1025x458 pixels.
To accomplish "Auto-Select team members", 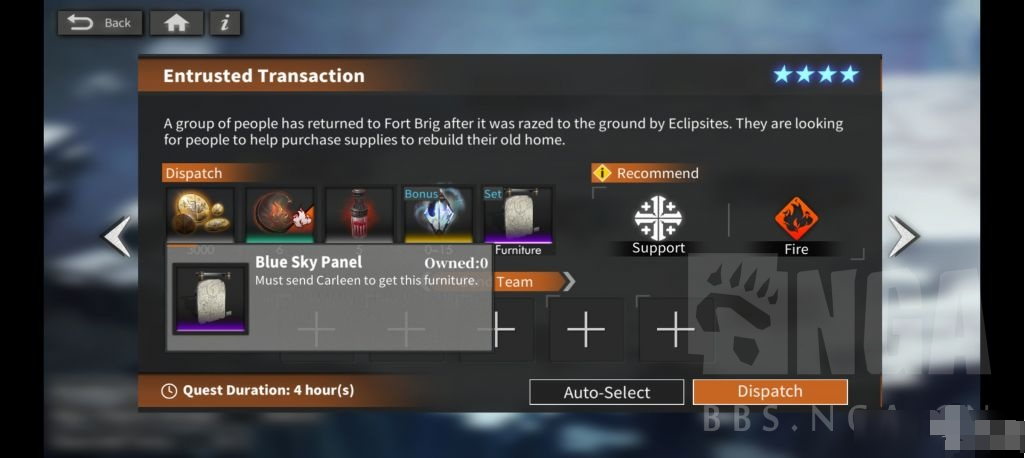I will [x=606, y=392].
